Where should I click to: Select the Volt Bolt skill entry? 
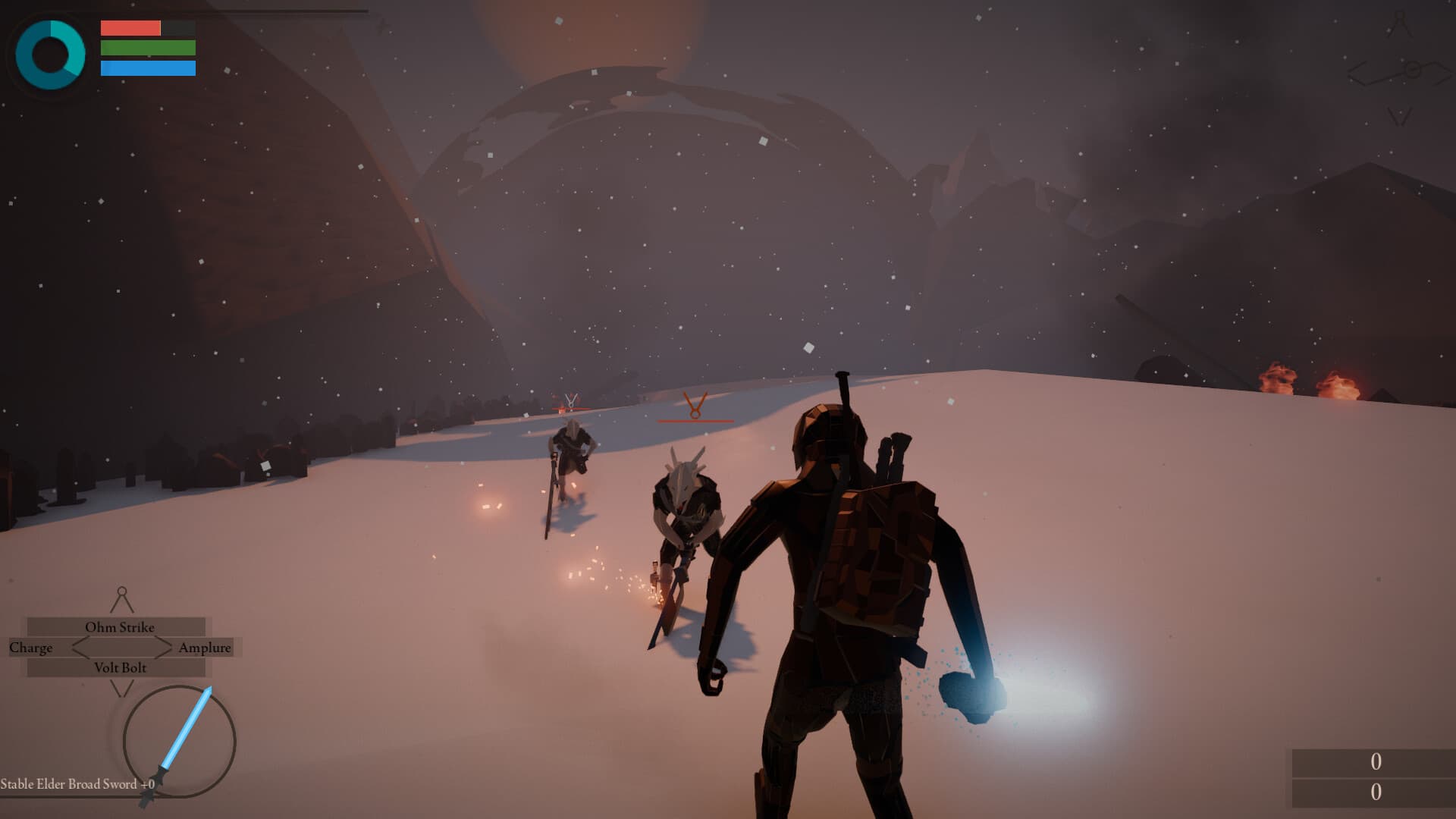pos(119,668)
